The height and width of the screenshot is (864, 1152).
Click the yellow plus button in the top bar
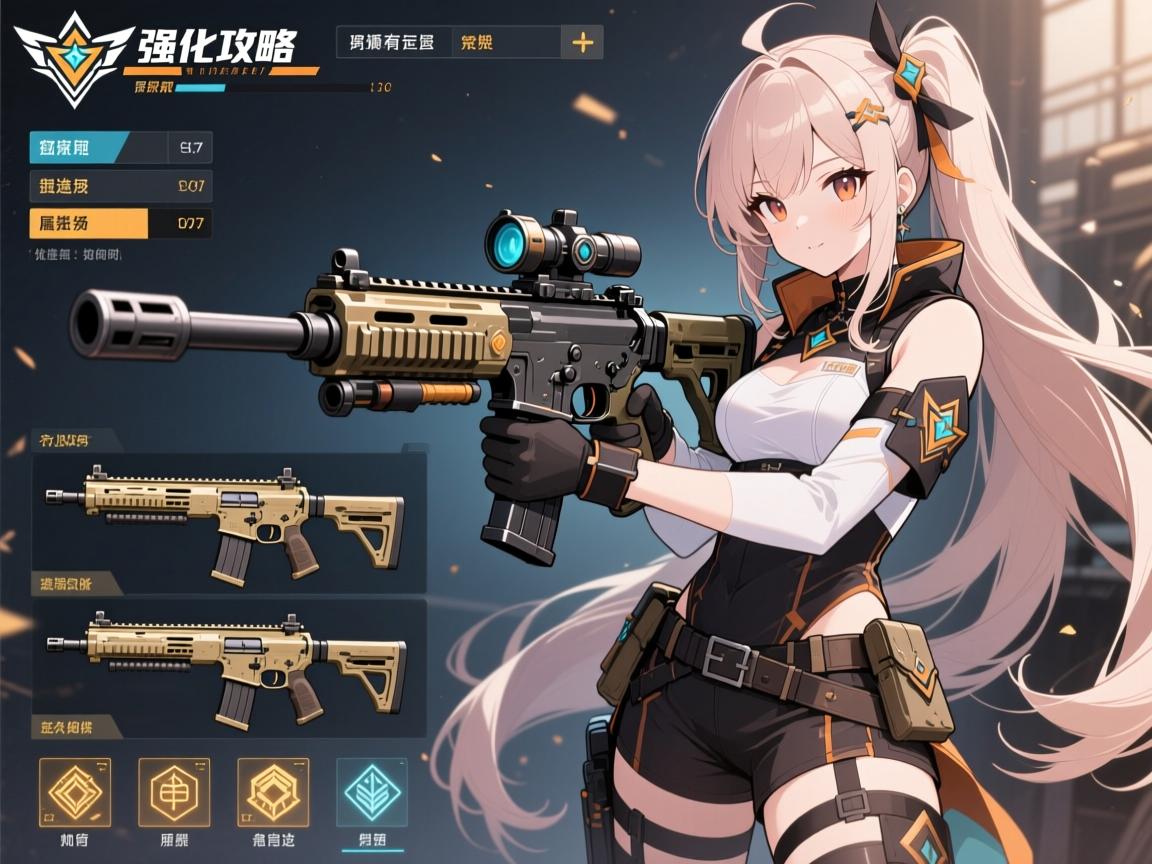click(582, 43)
